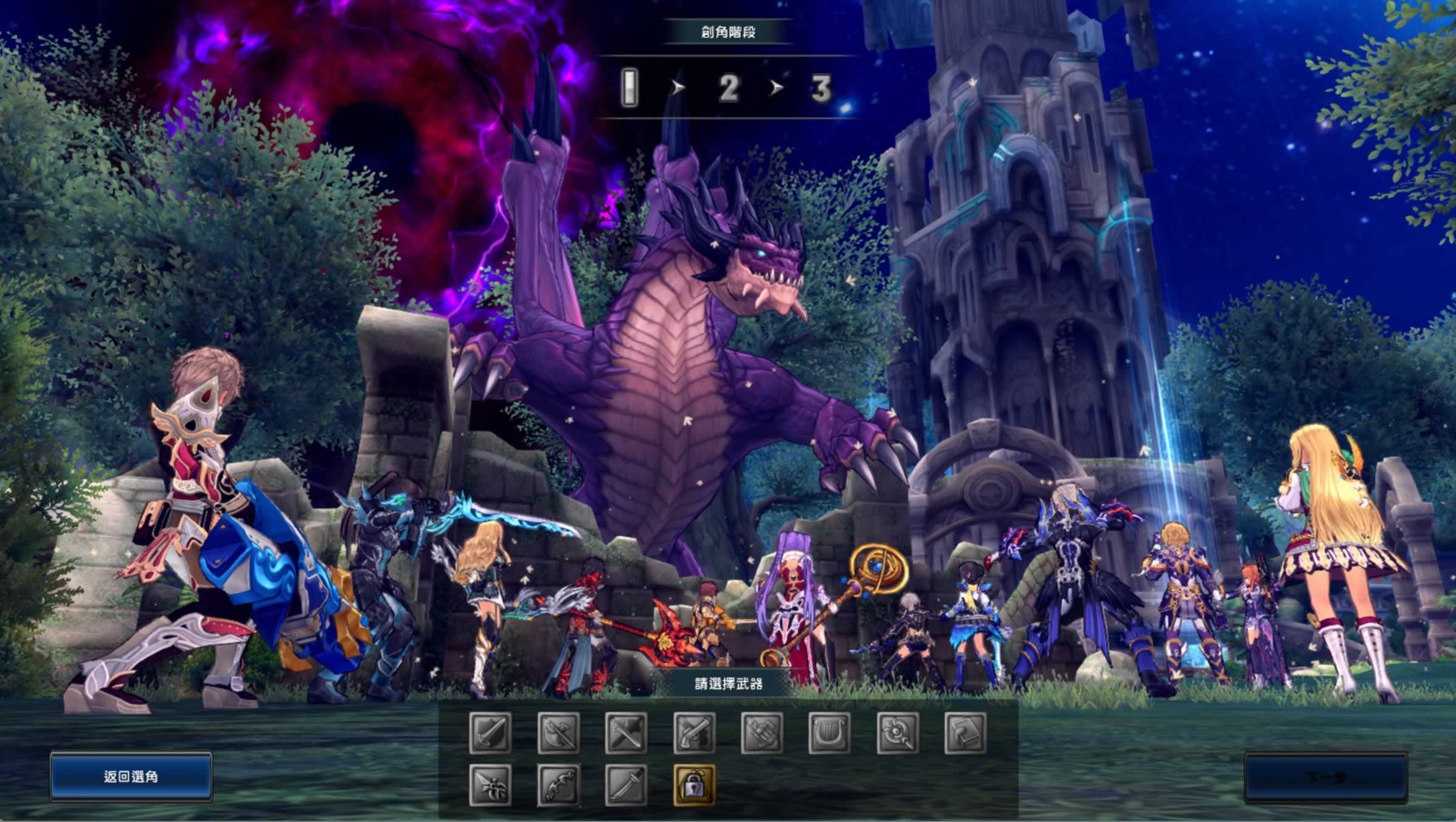Image resolution: width=1456 pixels, height=822 pixels.
Task: Pick the orb staff weapon icon
Action: [898, 733]
